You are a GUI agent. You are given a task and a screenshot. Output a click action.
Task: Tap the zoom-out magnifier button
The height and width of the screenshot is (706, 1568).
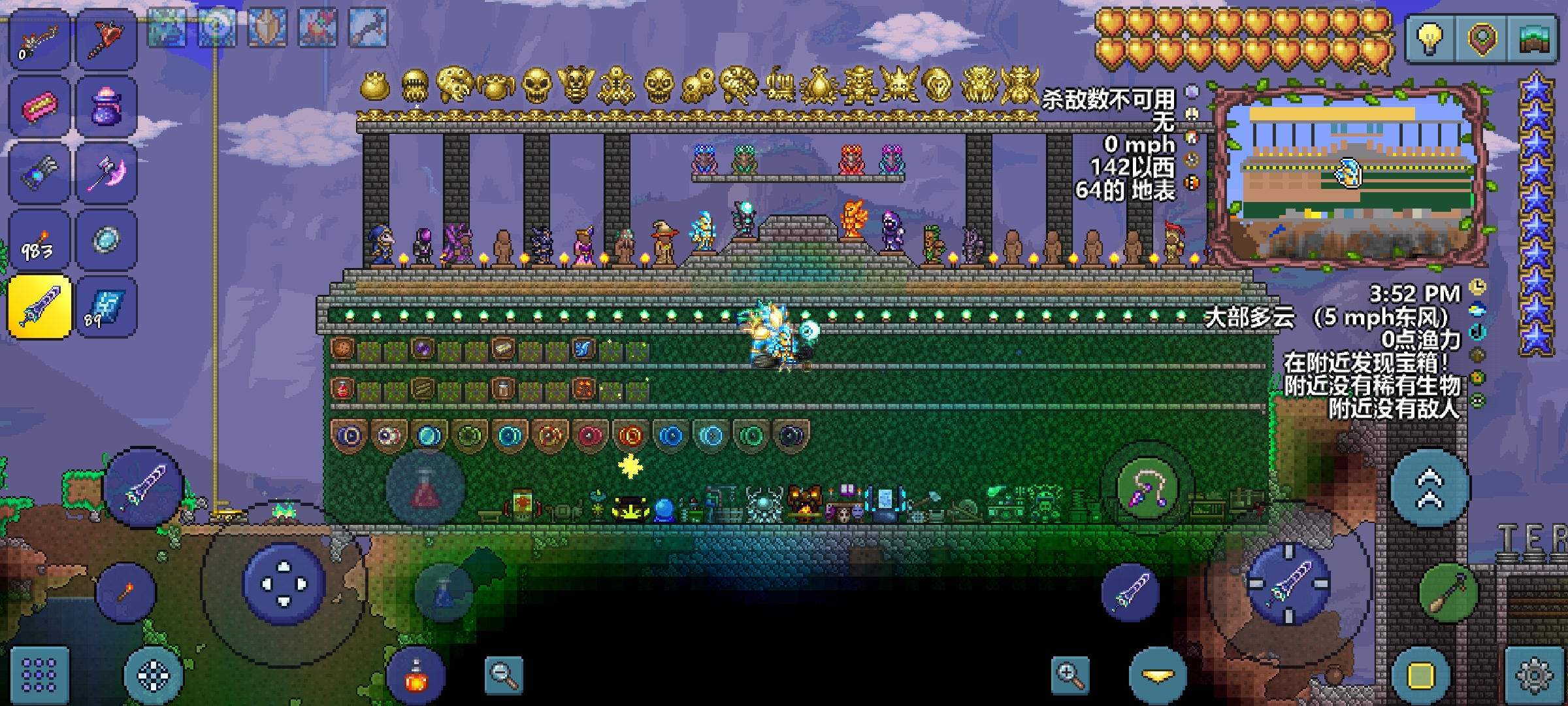pos(504,675)
